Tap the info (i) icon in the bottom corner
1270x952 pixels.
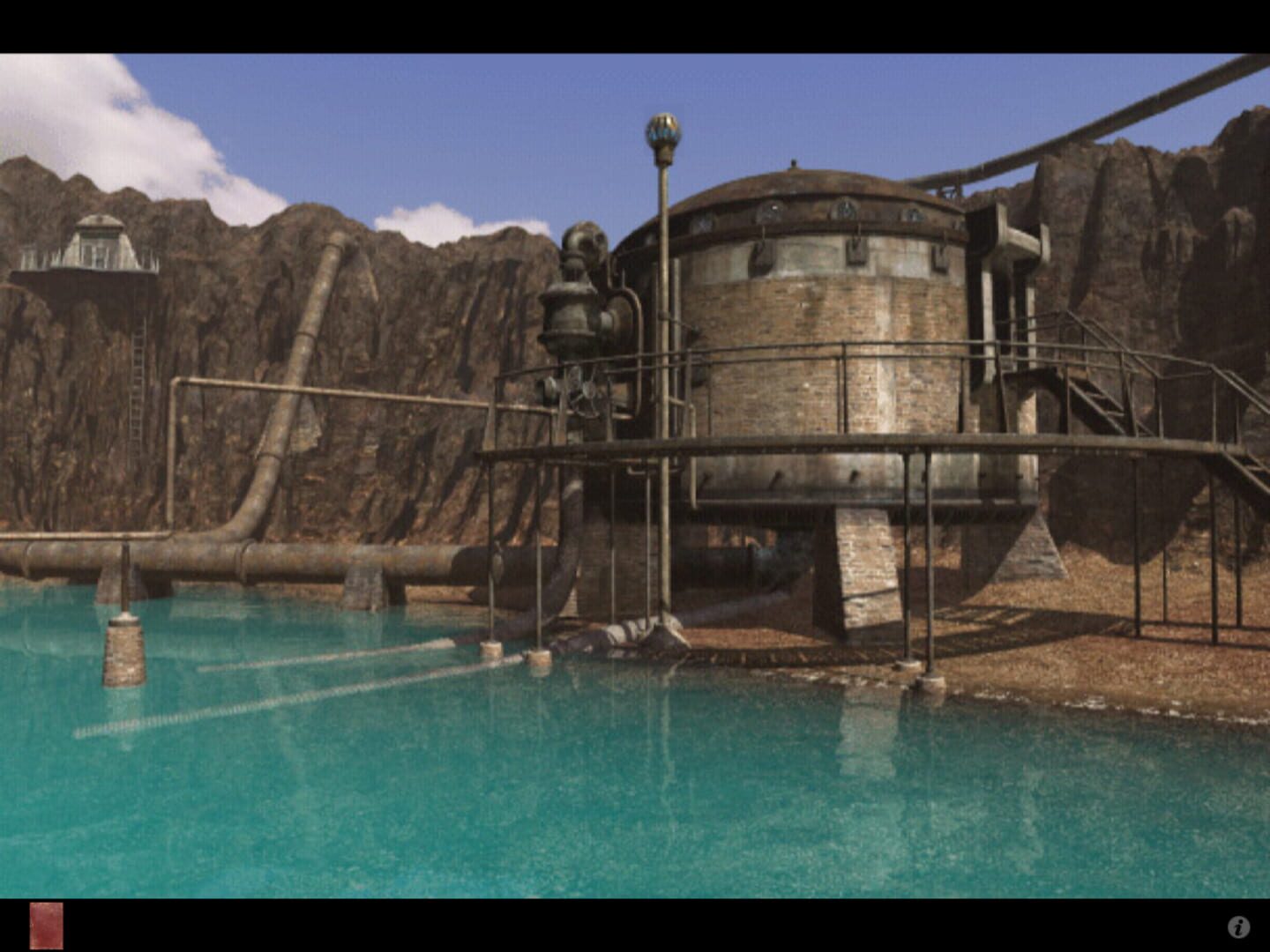[1237, 926]
